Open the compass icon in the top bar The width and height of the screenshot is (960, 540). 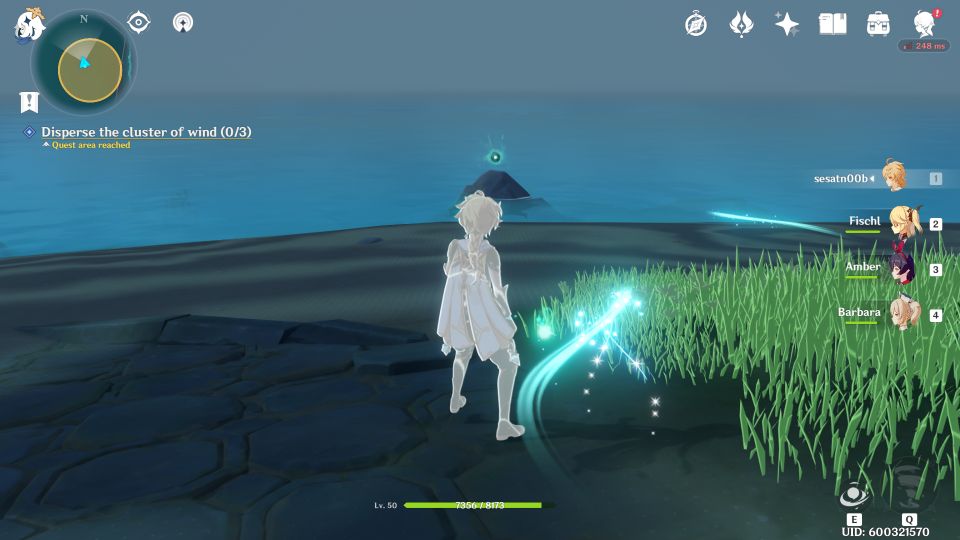(696, 24)
